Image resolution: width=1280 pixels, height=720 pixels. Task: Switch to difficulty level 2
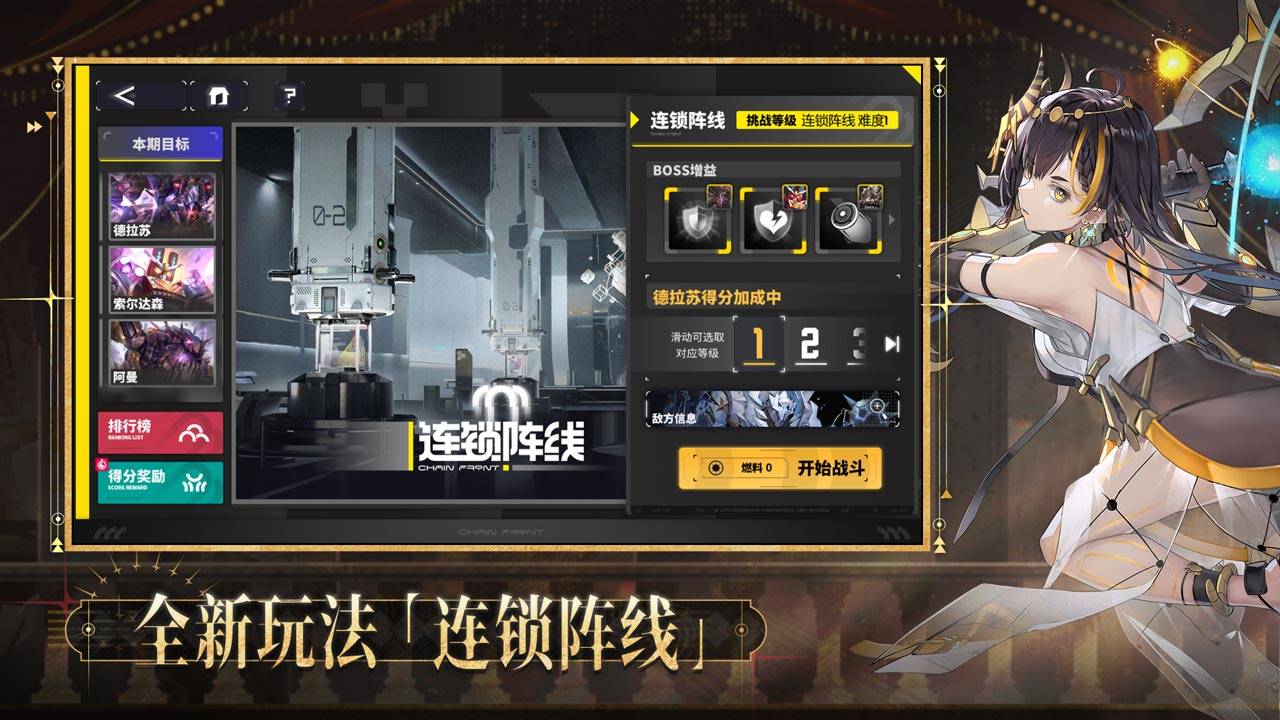810,345
